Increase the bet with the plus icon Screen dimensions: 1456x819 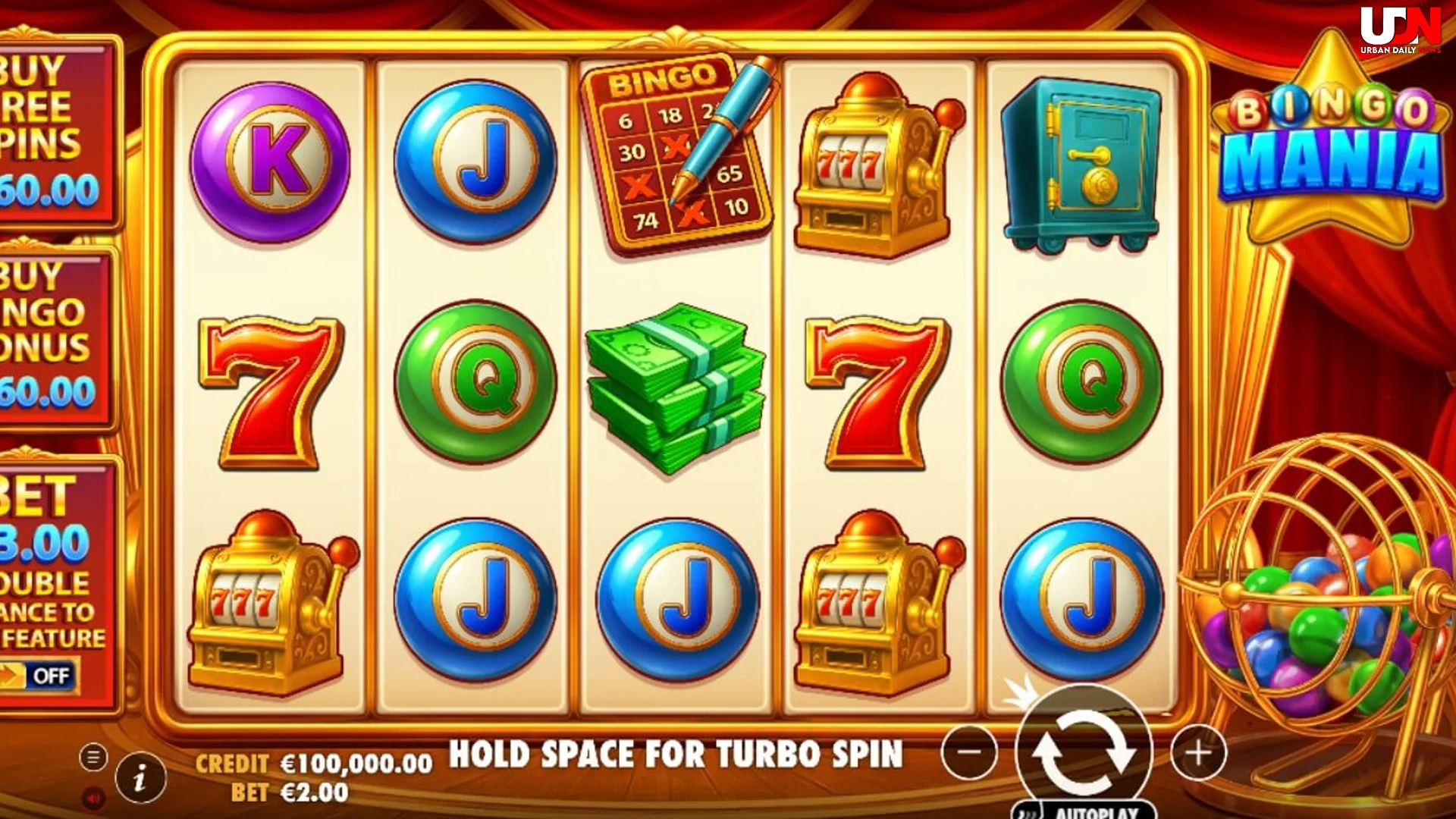[x=1199, y=752]
